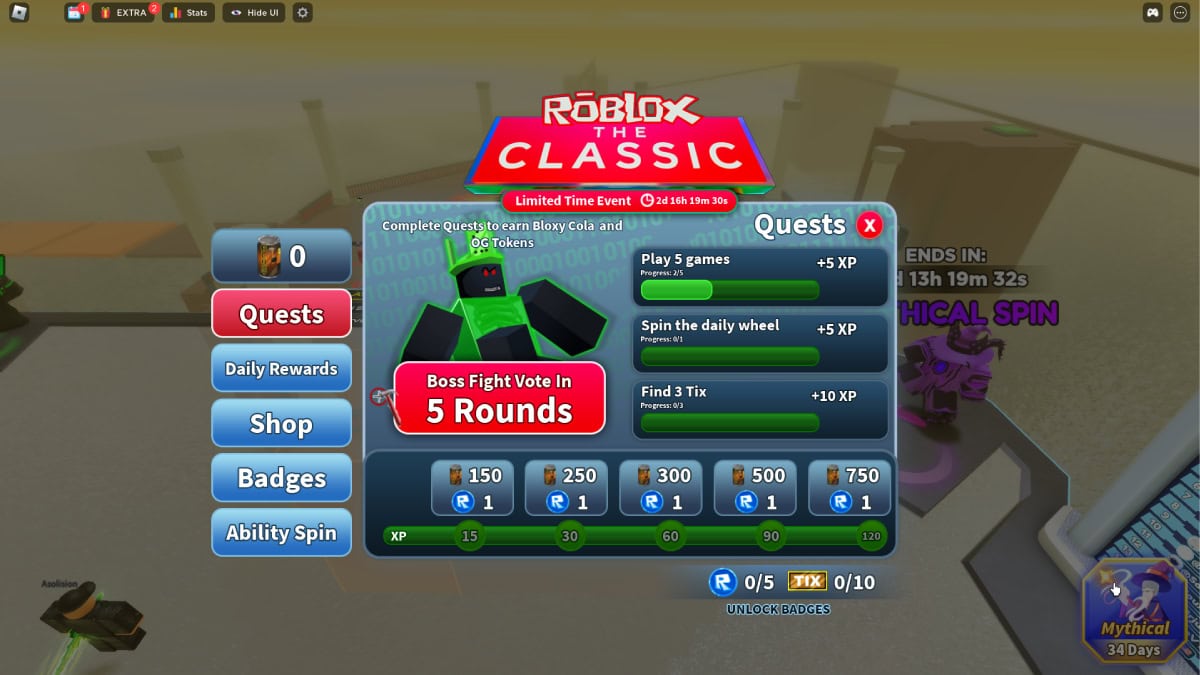Open the gear settings button
This screenshot has width=1200, height=675.
click(303, 13)
